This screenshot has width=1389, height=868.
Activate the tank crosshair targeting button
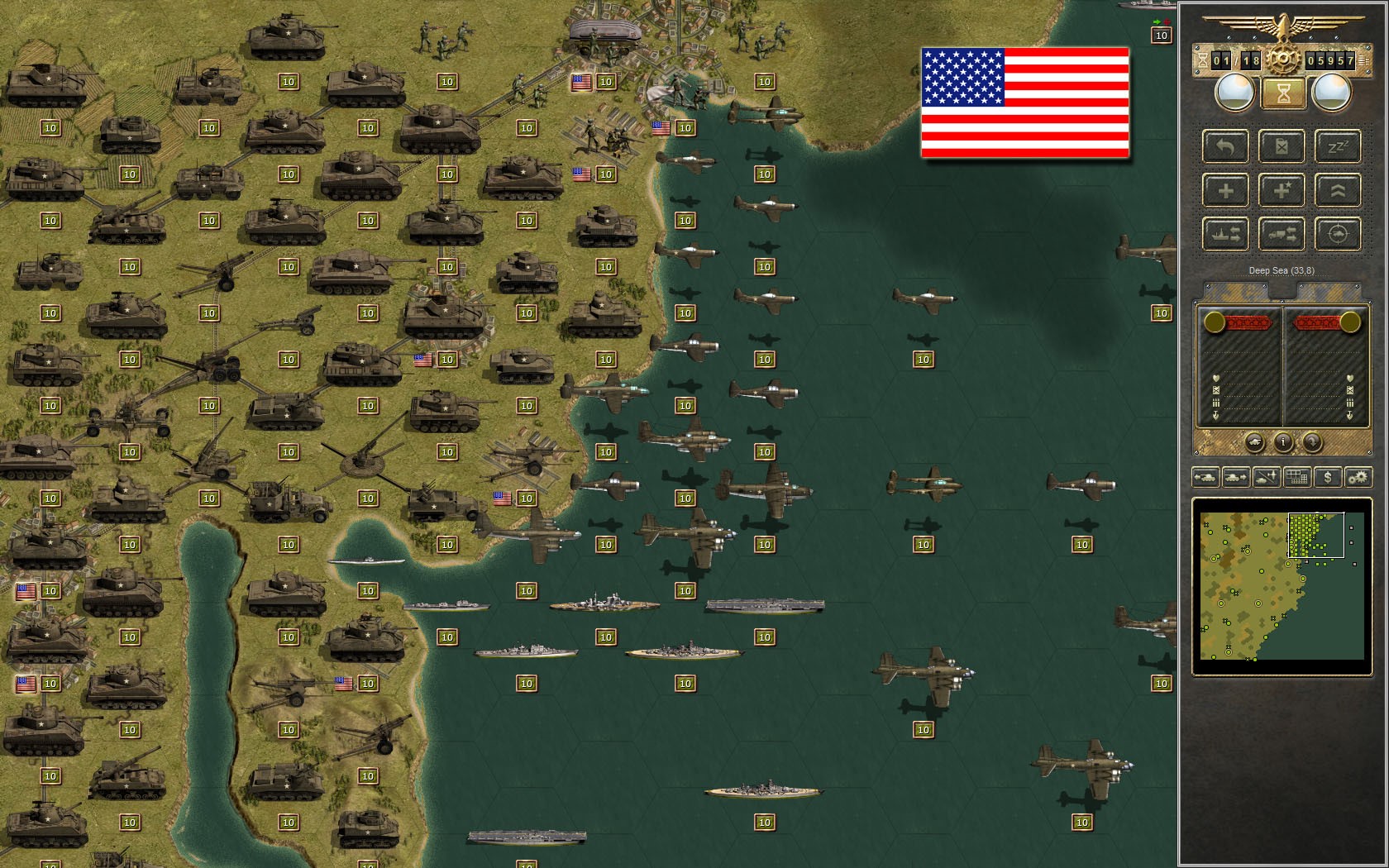(1337, 235)
